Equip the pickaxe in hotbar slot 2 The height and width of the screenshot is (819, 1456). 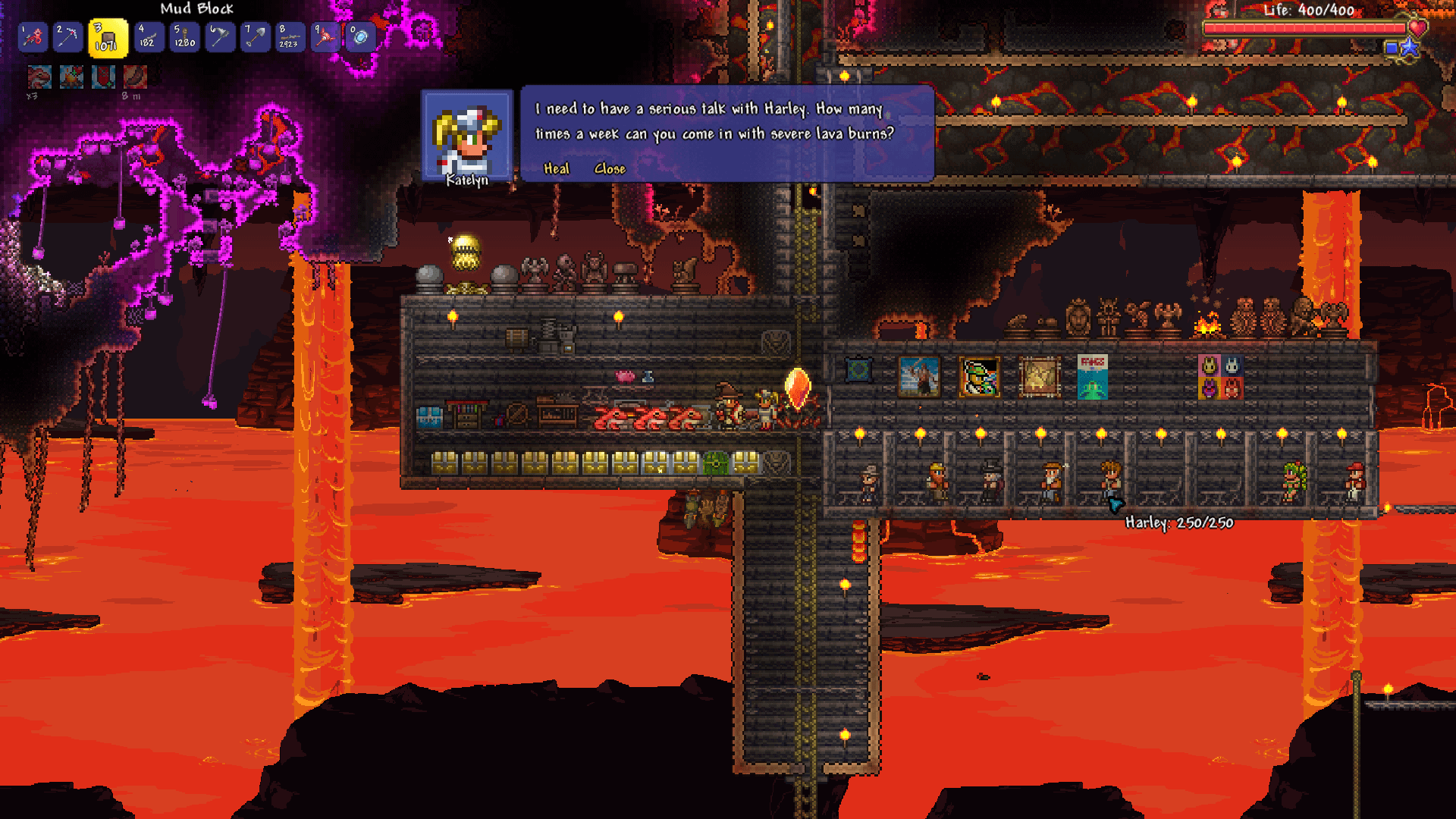point(68,37)
